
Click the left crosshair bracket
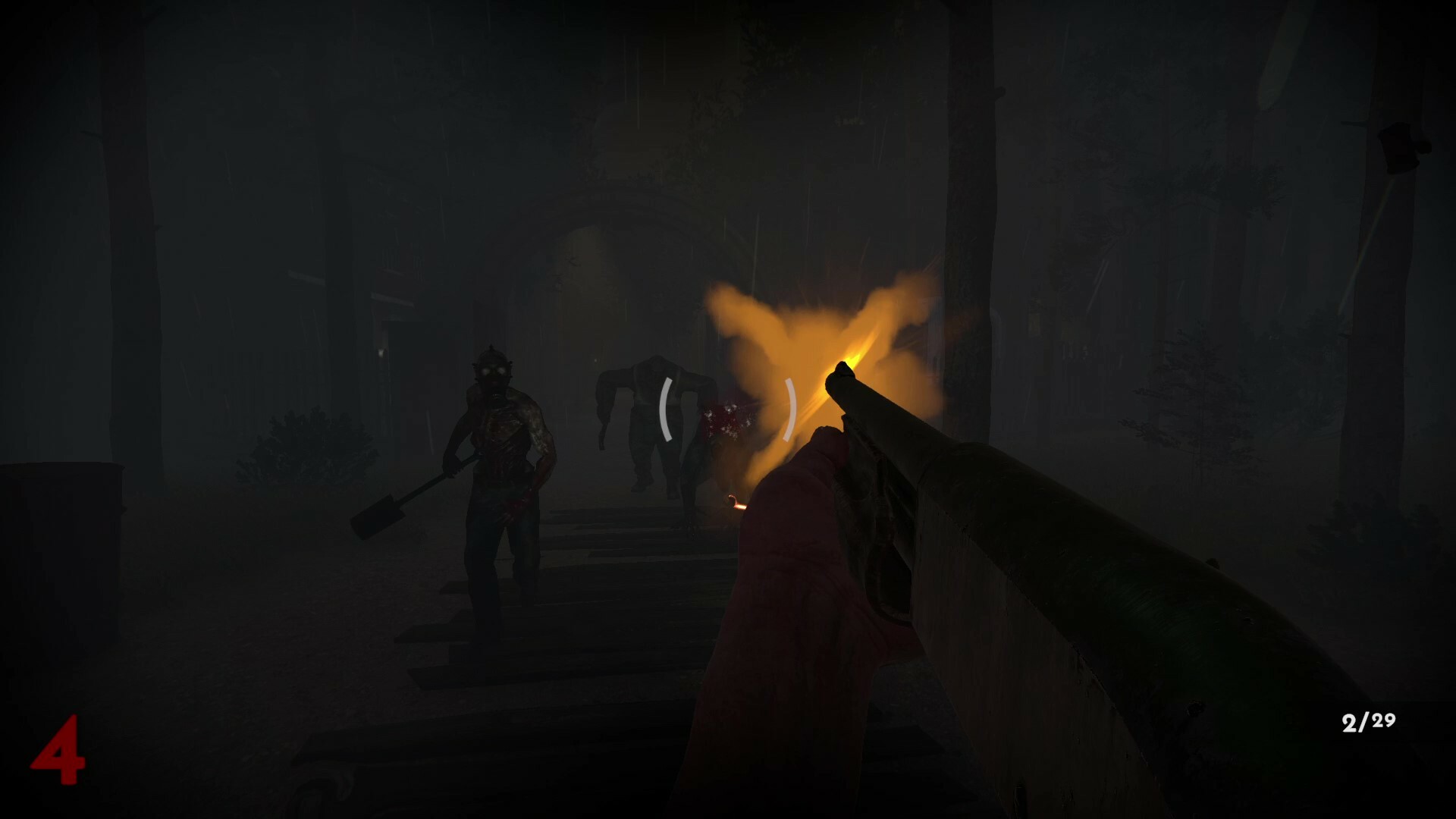[x=666, y=409]
